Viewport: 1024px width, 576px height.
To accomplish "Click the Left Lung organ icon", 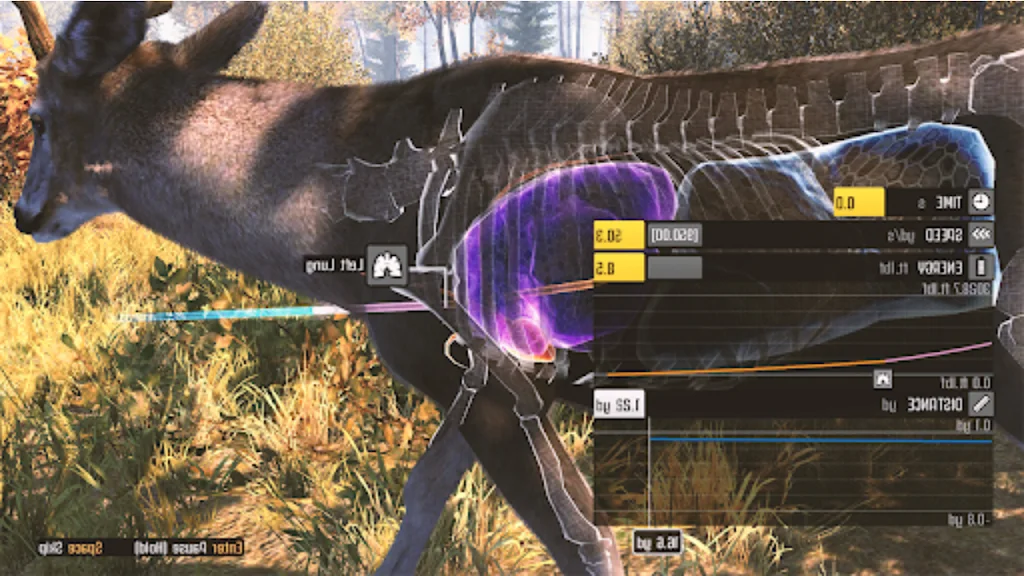I will [x=387, y=266].
